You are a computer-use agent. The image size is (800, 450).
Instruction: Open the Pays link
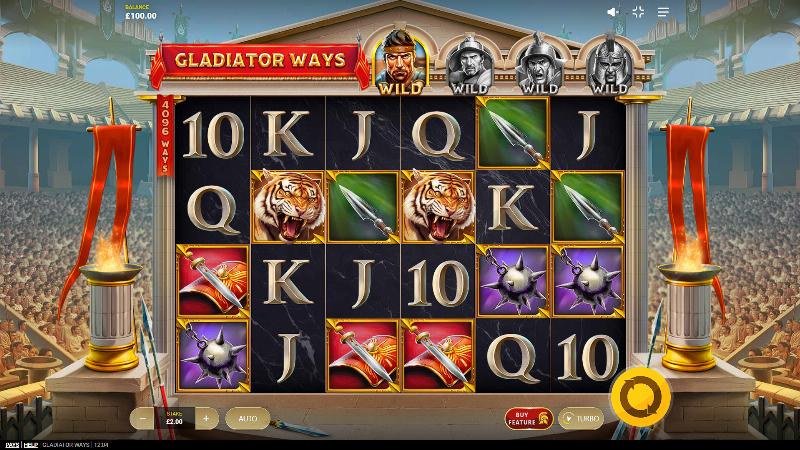point(11,444)
